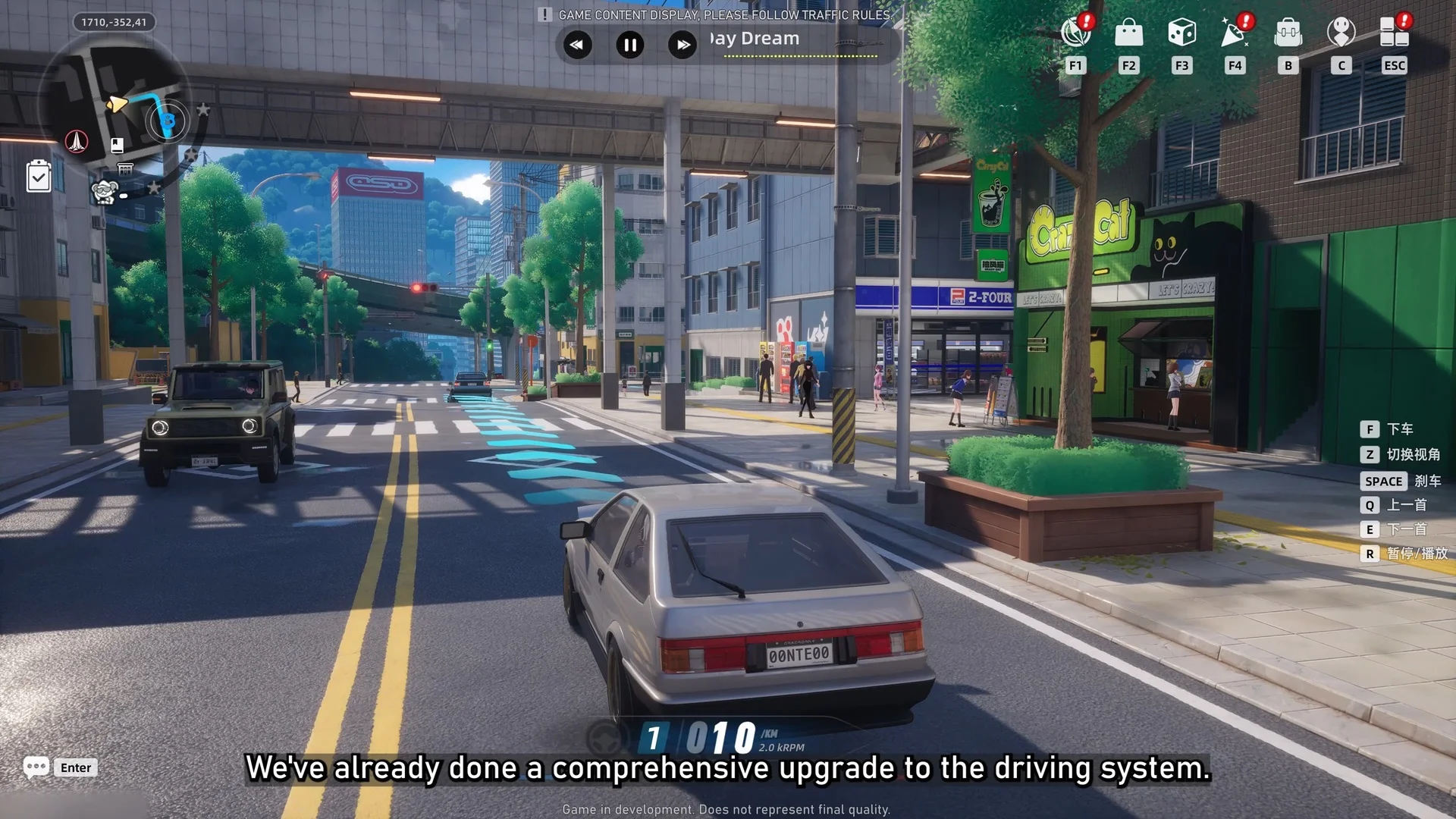
Task: Select the book marker on minimap
Action: (117, 145)
